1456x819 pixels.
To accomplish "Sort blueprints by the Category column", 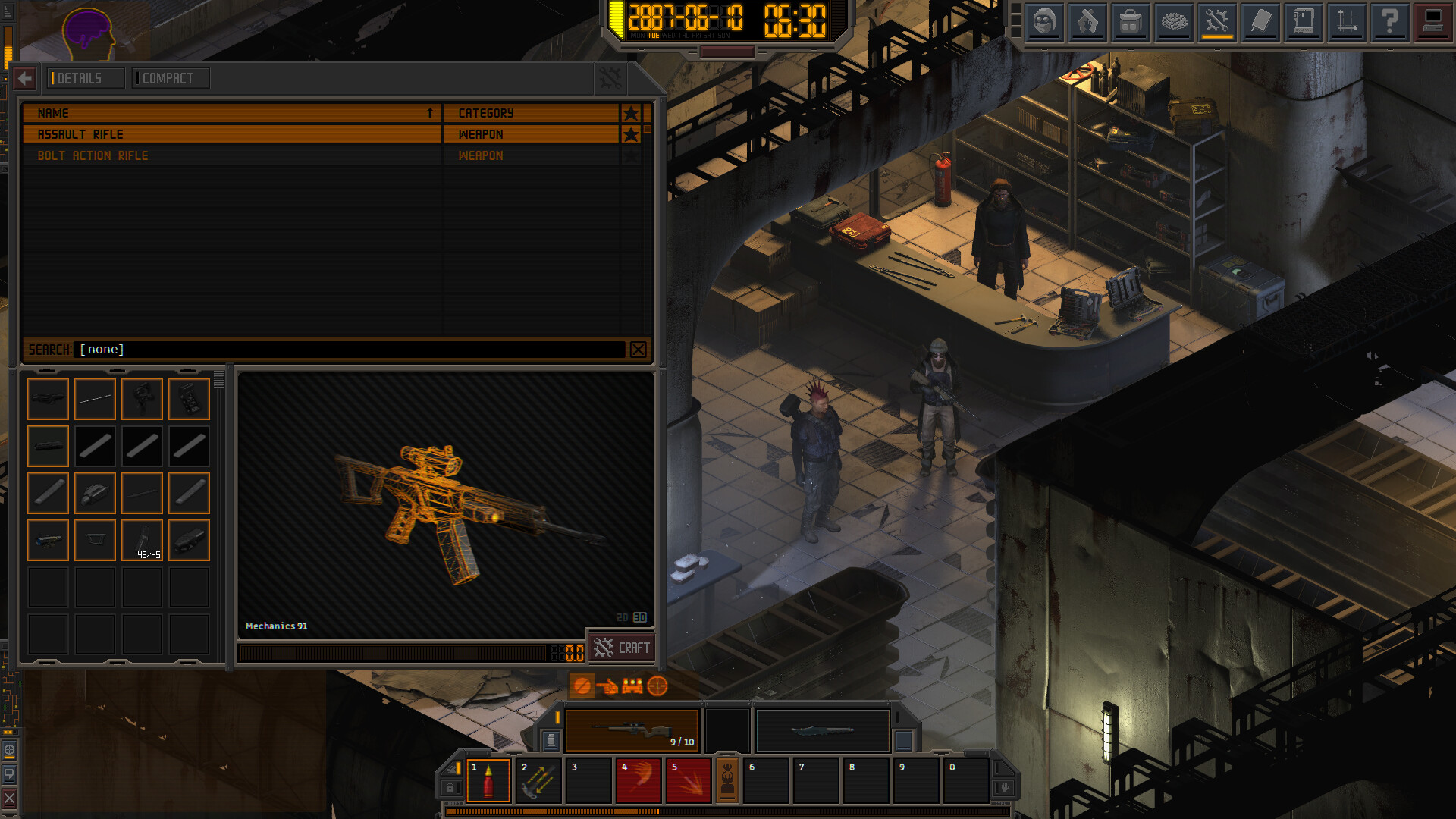I will [531, 113].
